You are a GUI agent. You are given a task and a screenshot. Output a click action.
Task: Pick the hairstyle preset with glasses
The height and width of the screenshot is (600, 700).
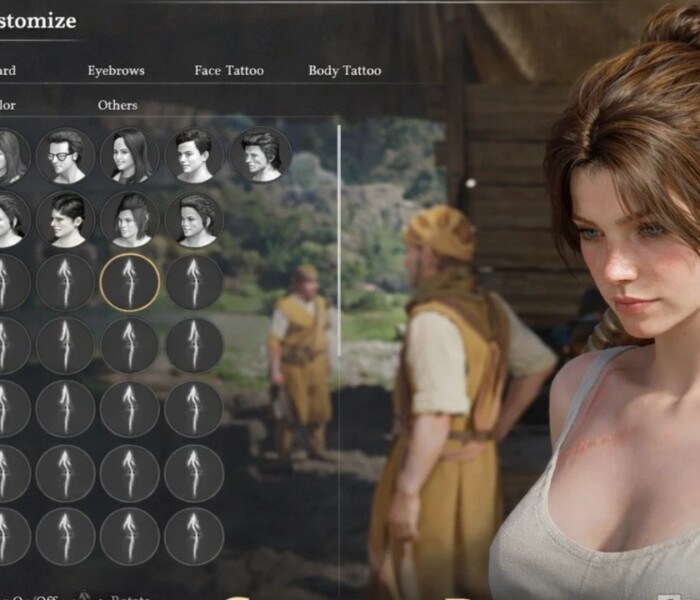click(65, 155)
